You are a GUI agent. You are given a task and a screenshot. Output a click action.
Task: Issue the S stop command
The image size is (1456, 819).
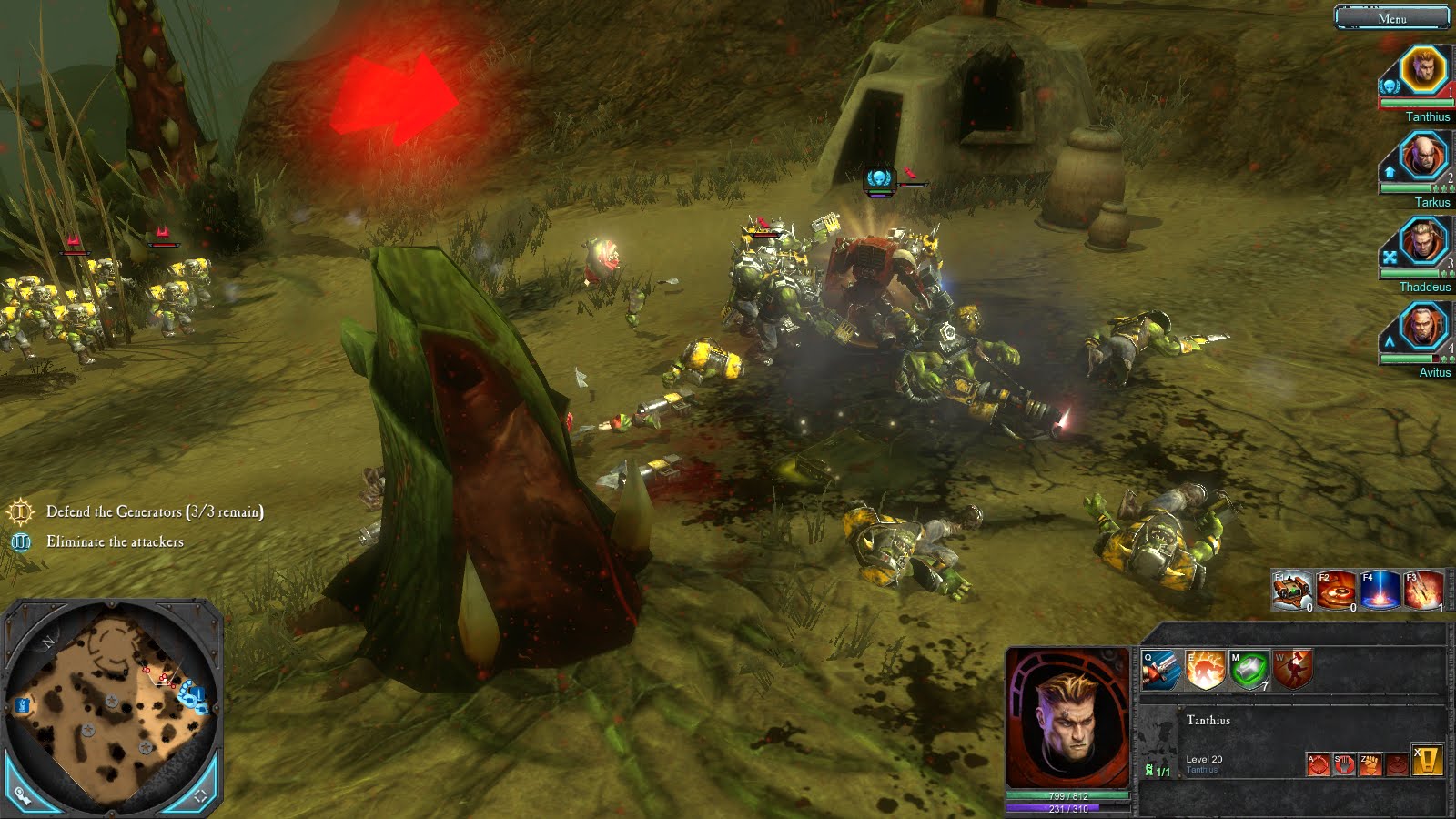(1344, 764)
